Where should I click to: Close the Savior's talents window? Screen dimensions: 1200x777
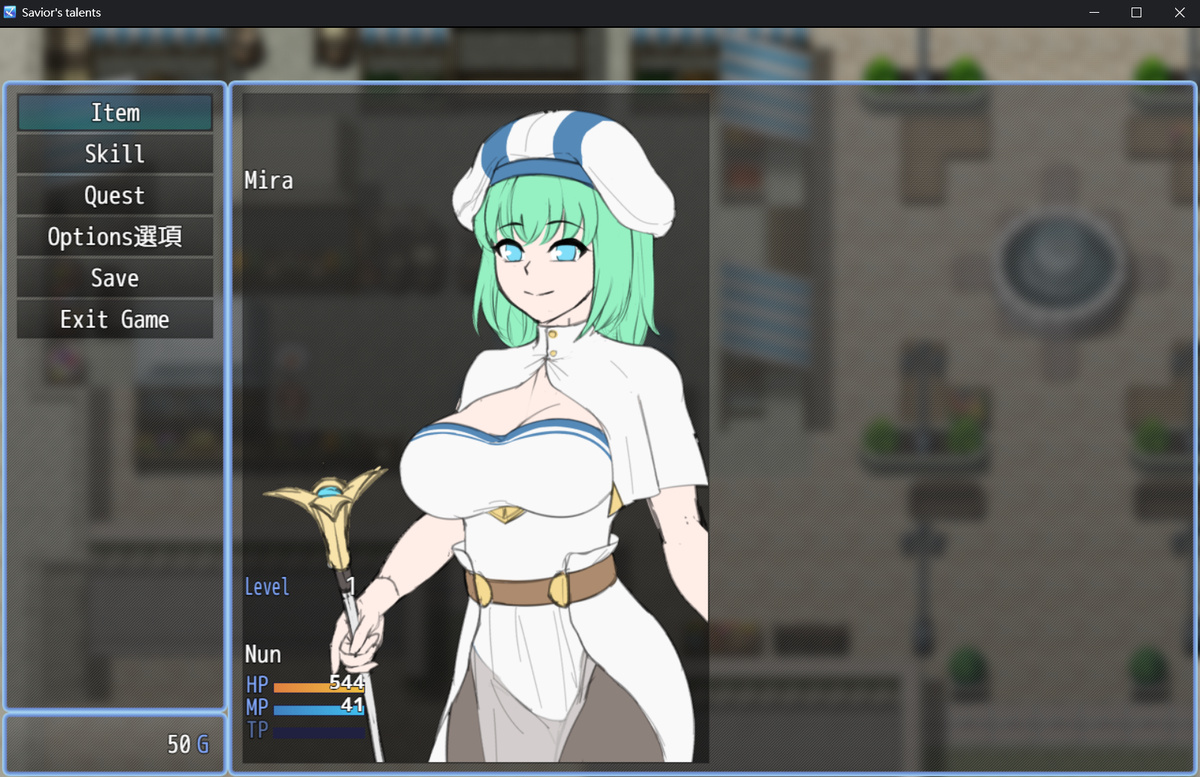coord(1178,13)
